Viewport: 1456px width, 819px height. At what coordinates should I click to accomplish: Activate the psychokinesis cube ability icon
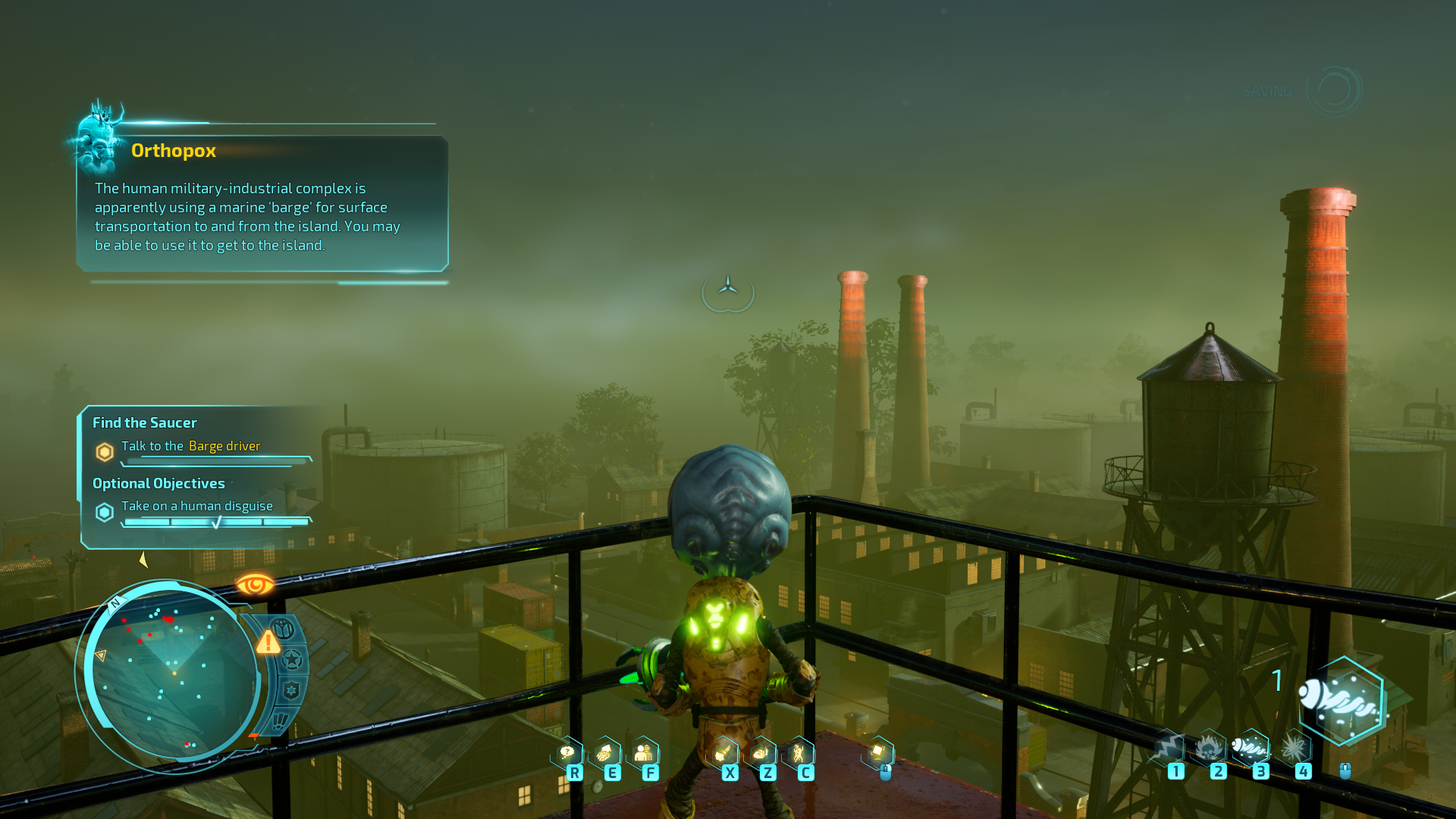(x=879, y=752)
